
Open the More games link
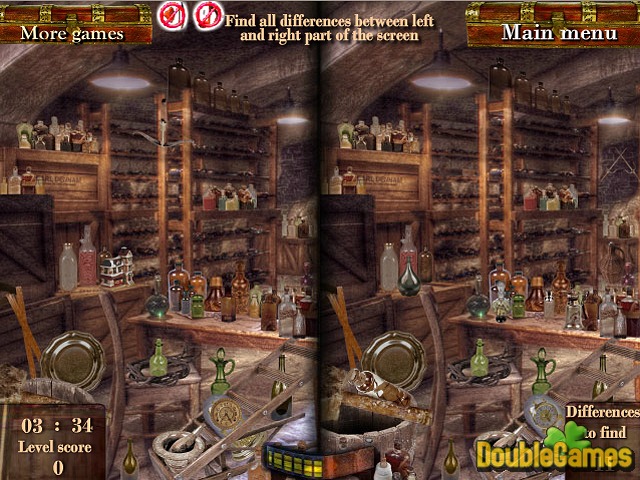[x=72, y=32]
